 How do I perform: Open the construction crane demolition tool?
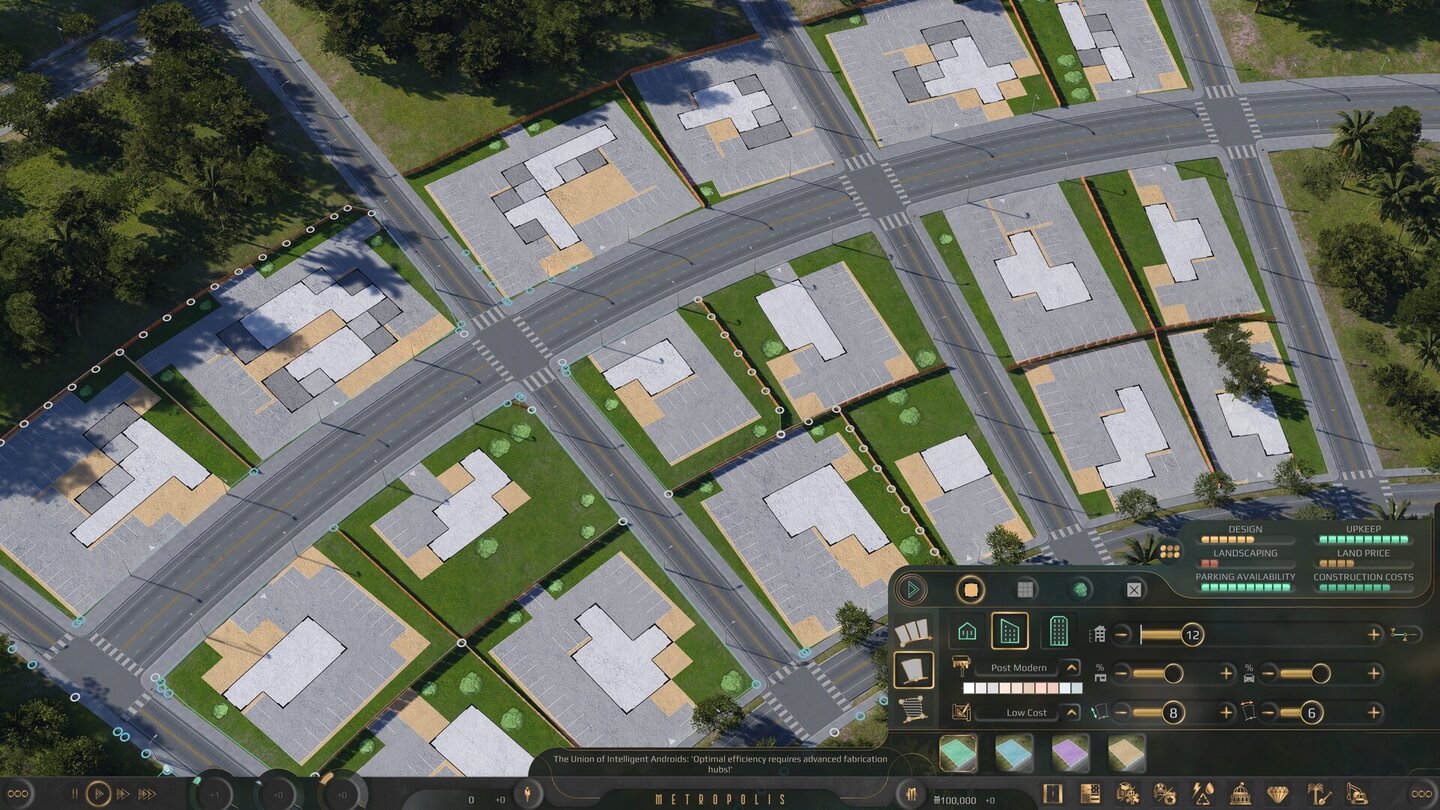pos(1358,795)
